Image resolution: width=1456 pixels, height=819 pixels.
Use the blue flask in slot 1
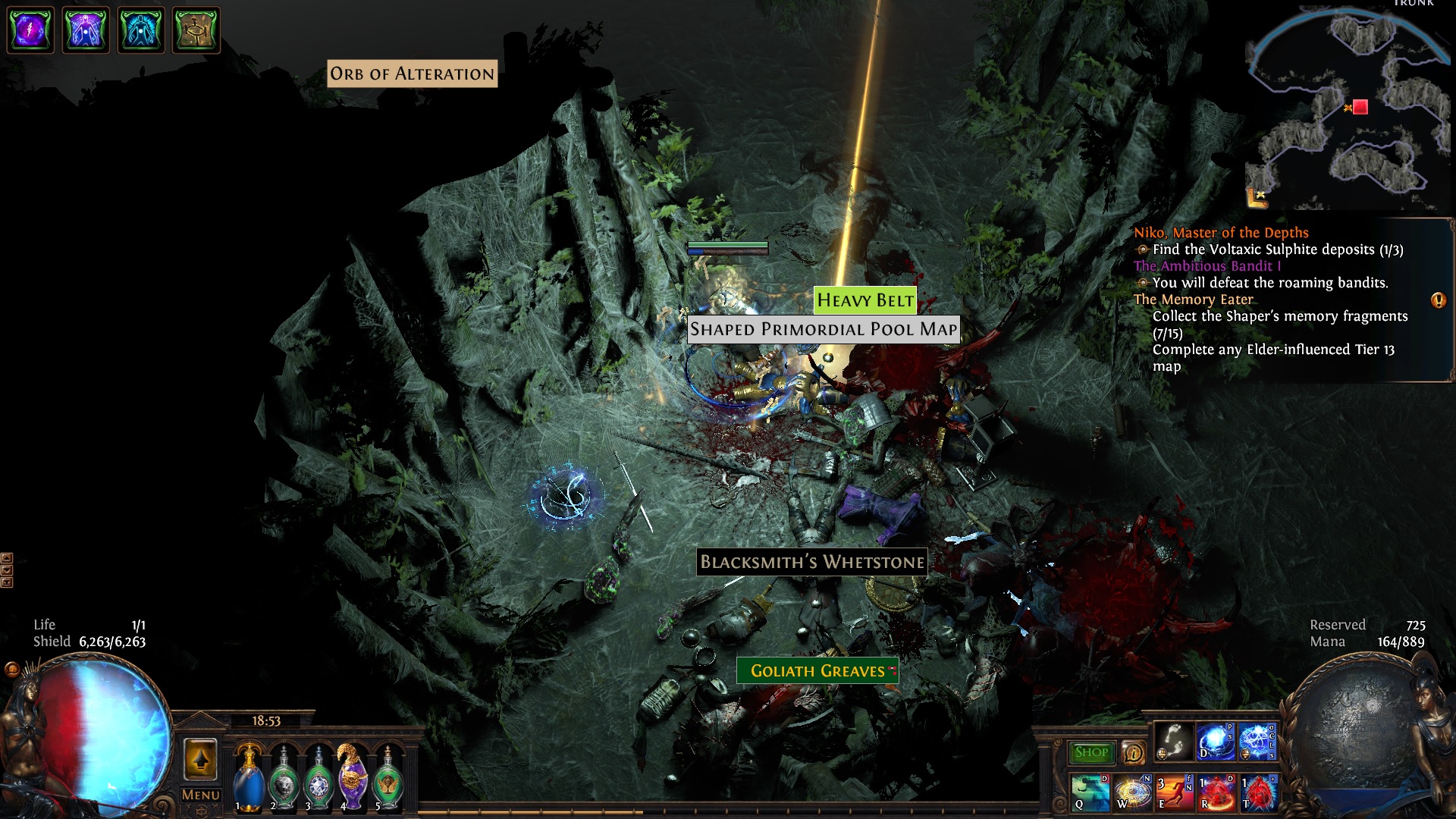pos(249,780)
